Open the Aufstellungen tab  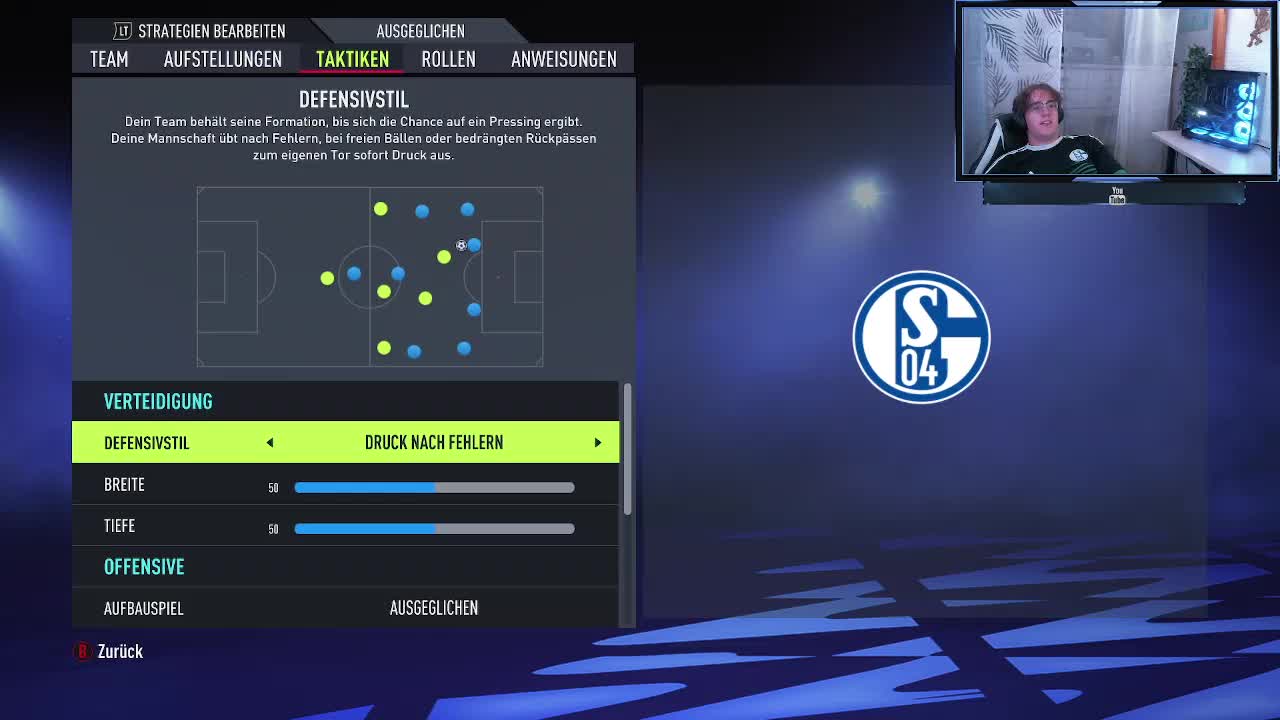[x=222, y=59]
